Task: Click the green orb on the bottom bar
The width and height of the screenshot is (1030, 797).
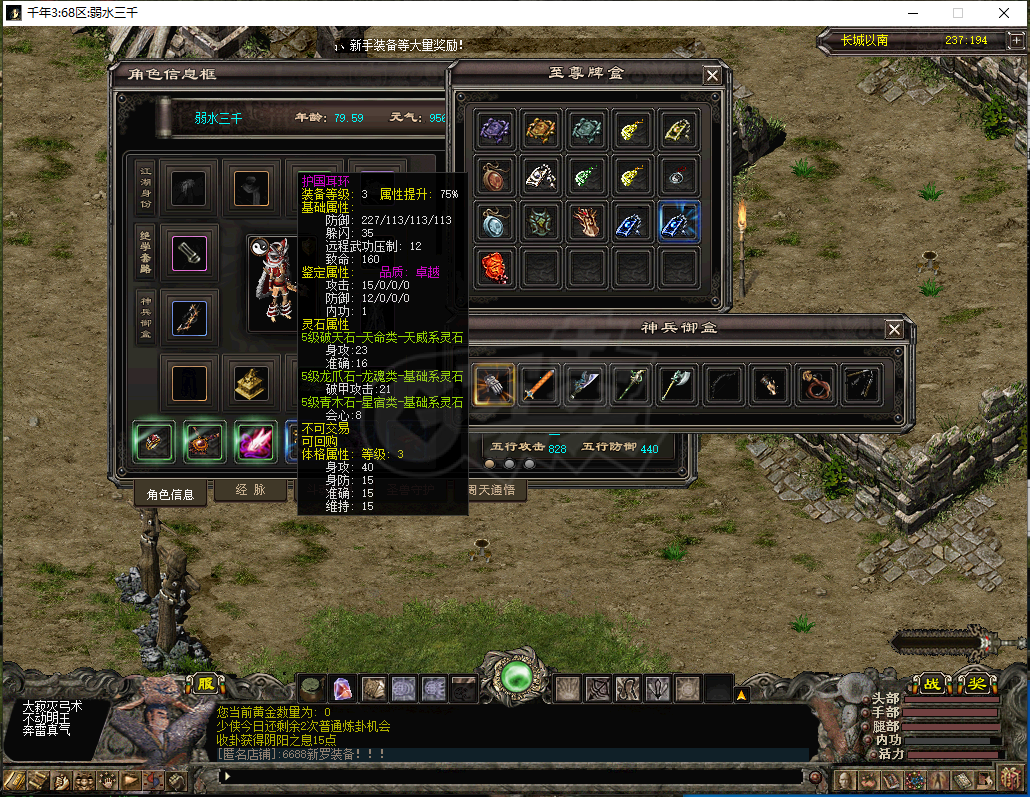Action: point(518,677)
